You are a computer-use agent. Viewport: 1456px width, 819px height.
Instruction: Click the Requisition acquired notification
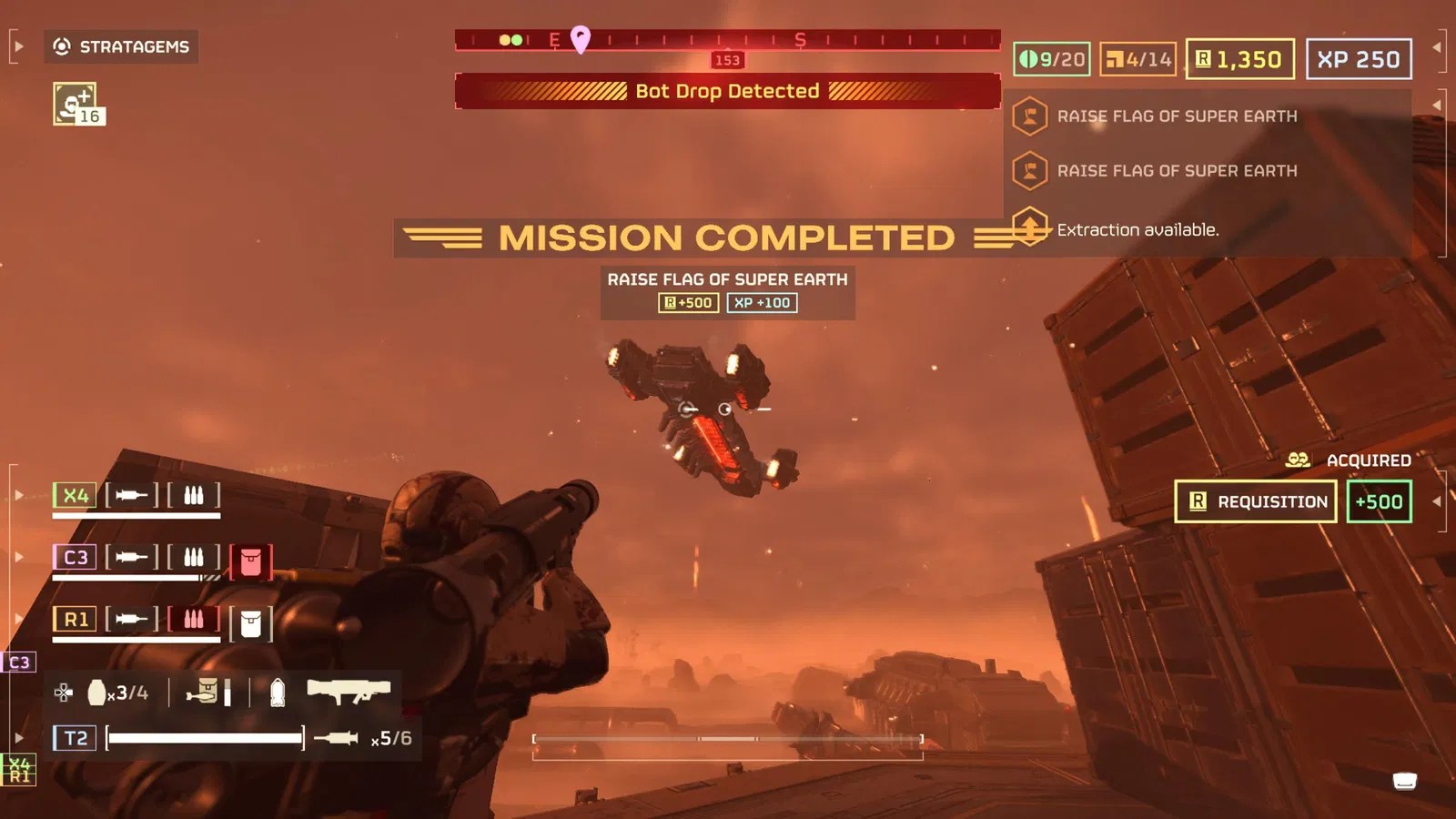(x=1255, y=501)
